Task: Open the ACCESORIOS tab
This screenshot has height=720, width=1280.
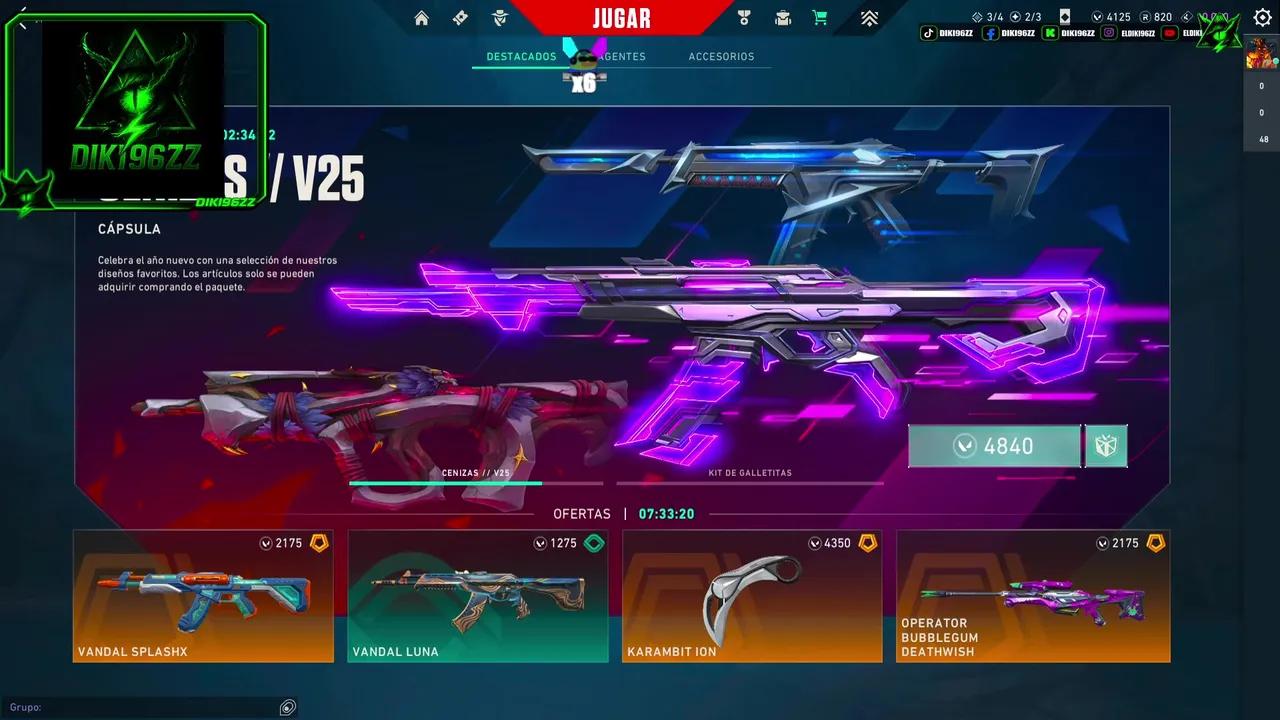Action: (x=721, y=57)
